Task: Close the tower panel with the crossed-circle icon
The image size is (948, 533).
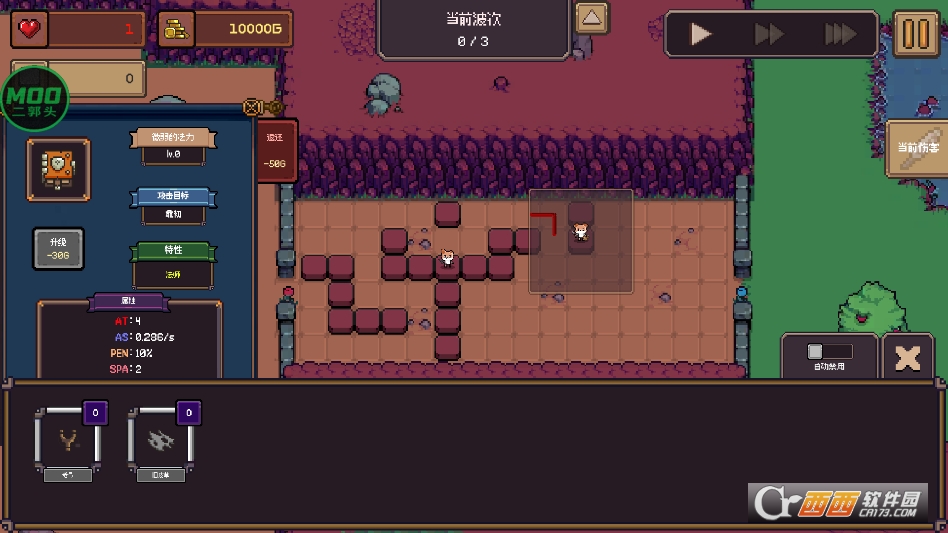Action: (x=252, y=107)
